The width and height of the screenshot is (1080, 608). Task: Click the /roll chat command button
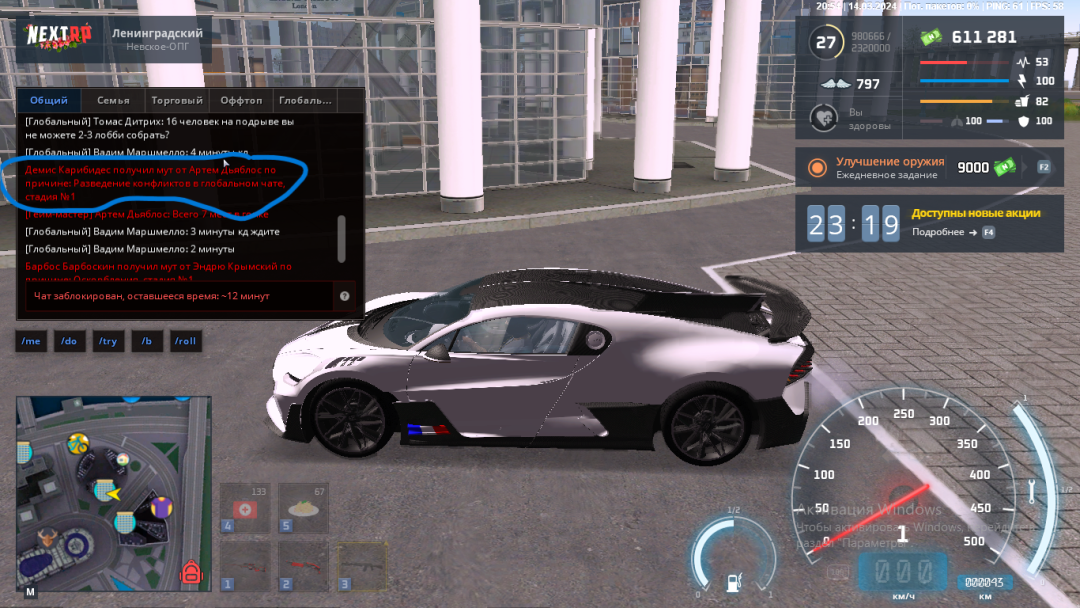click(185, 341)
